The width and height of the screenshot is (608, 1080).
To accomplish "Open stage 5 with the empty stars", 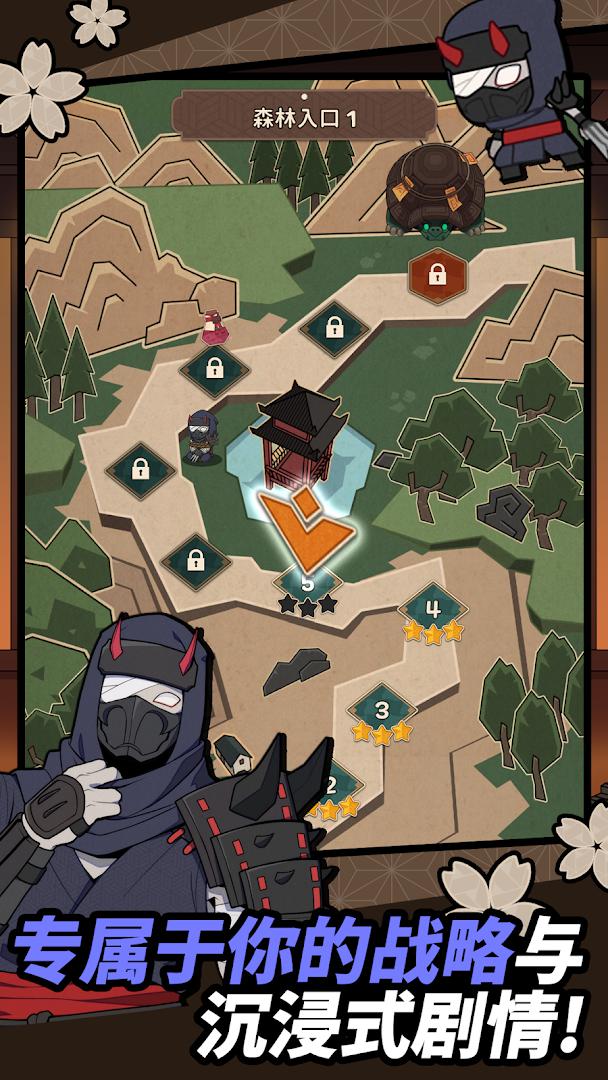I will click(x=308, y=584).
